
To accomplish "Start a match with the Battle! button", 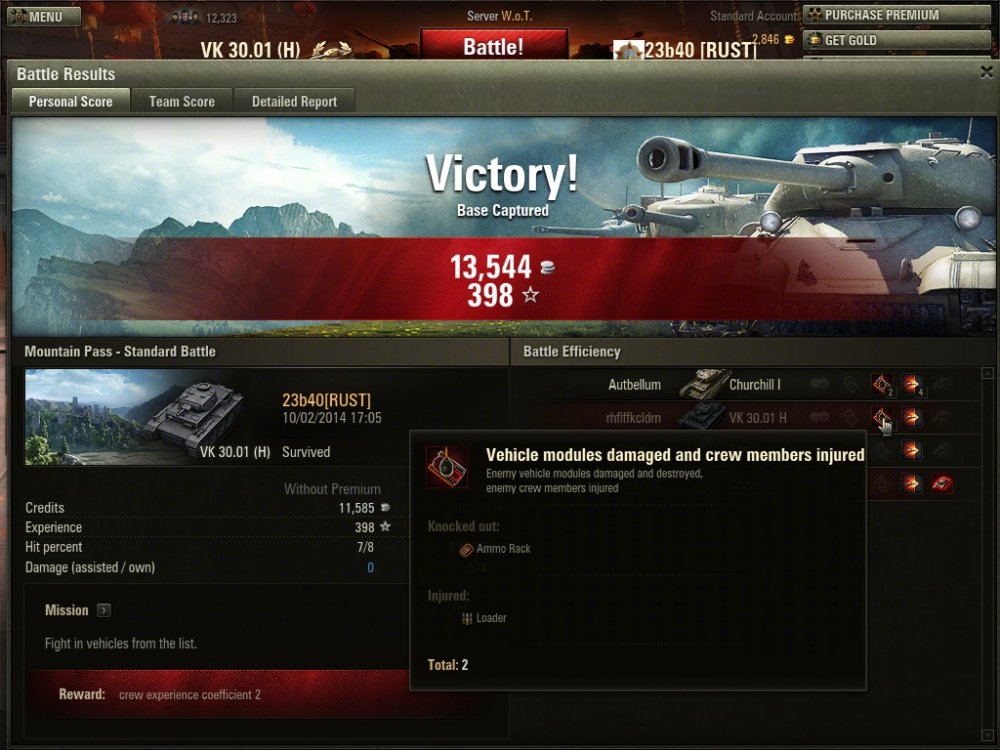I will click(x=493, y=46).
